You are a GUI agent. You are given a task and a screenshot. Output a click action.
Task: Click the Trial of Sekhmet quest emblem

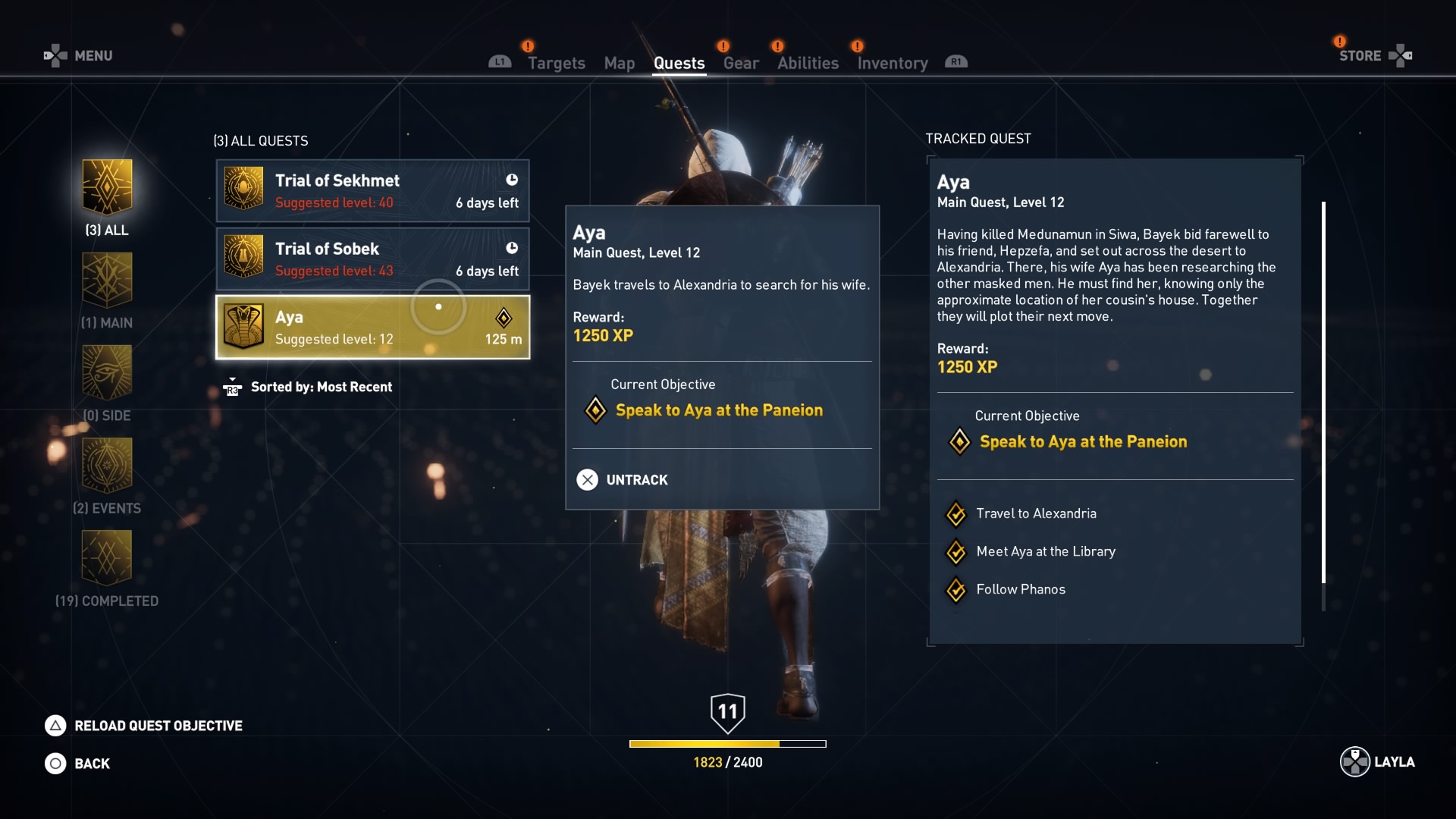point(244,190)
